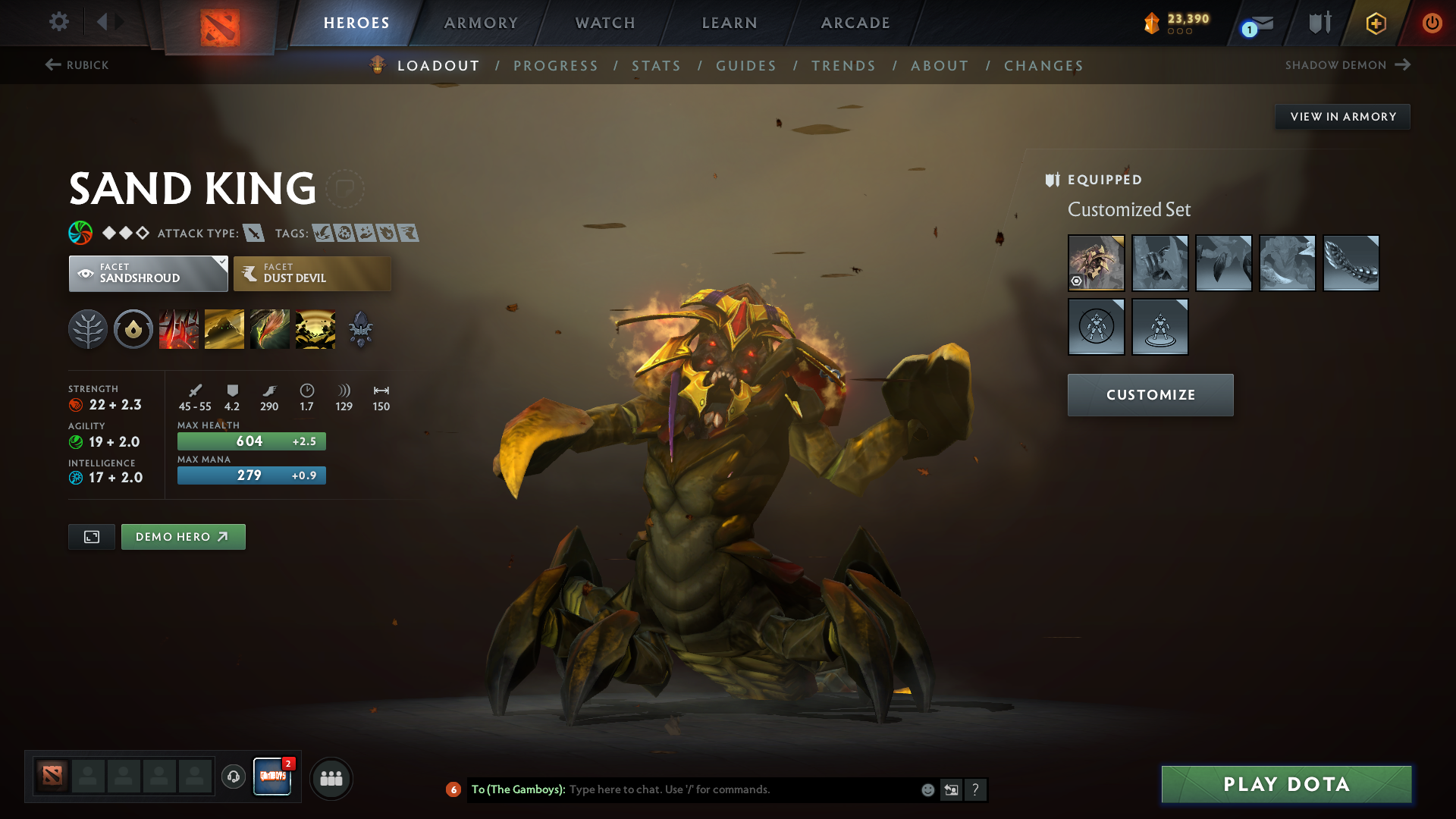Click the back arrow to Rubick
This screenshot has height=819, width=1456.
(x=52, y=65)
